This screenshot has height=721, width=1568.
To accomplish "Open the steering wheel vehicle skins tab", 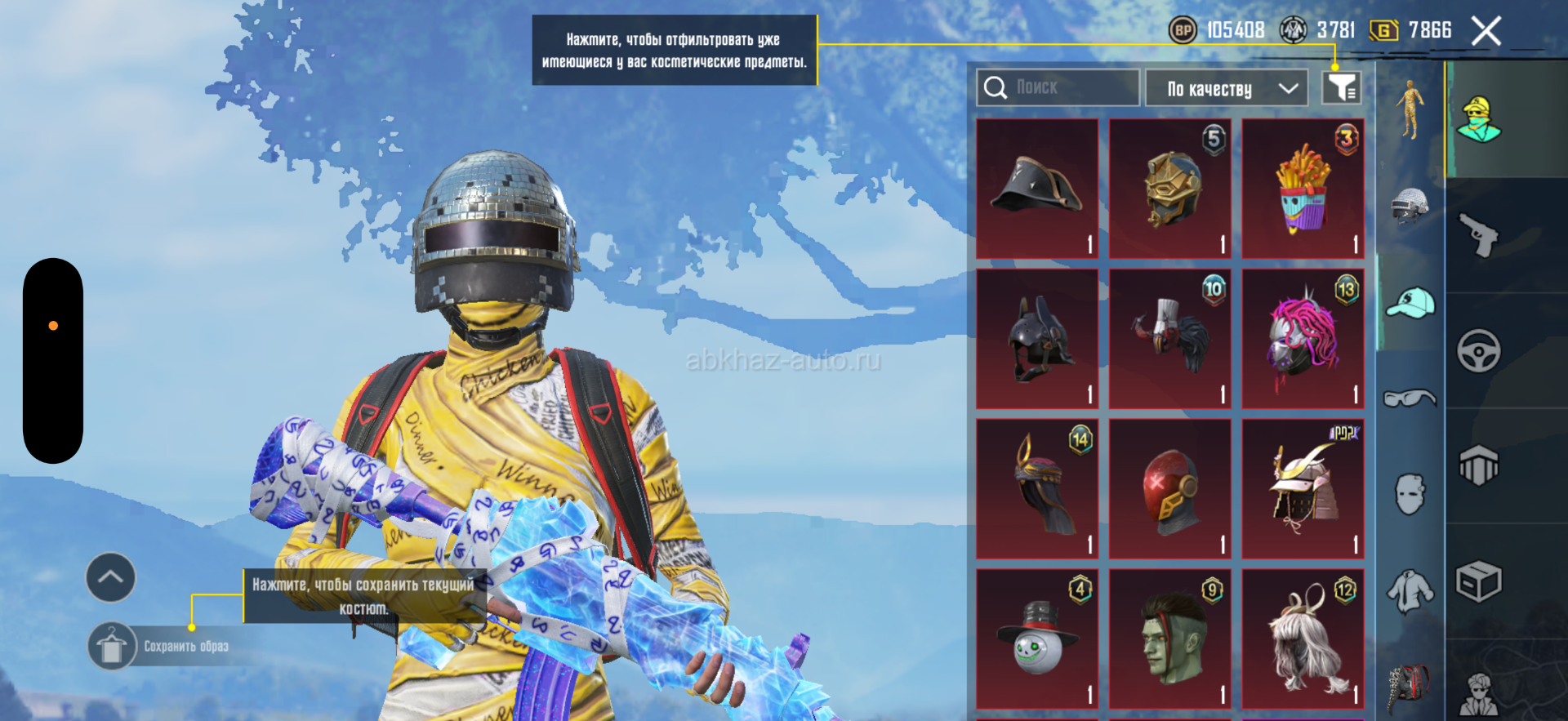I will point(1479,351).
